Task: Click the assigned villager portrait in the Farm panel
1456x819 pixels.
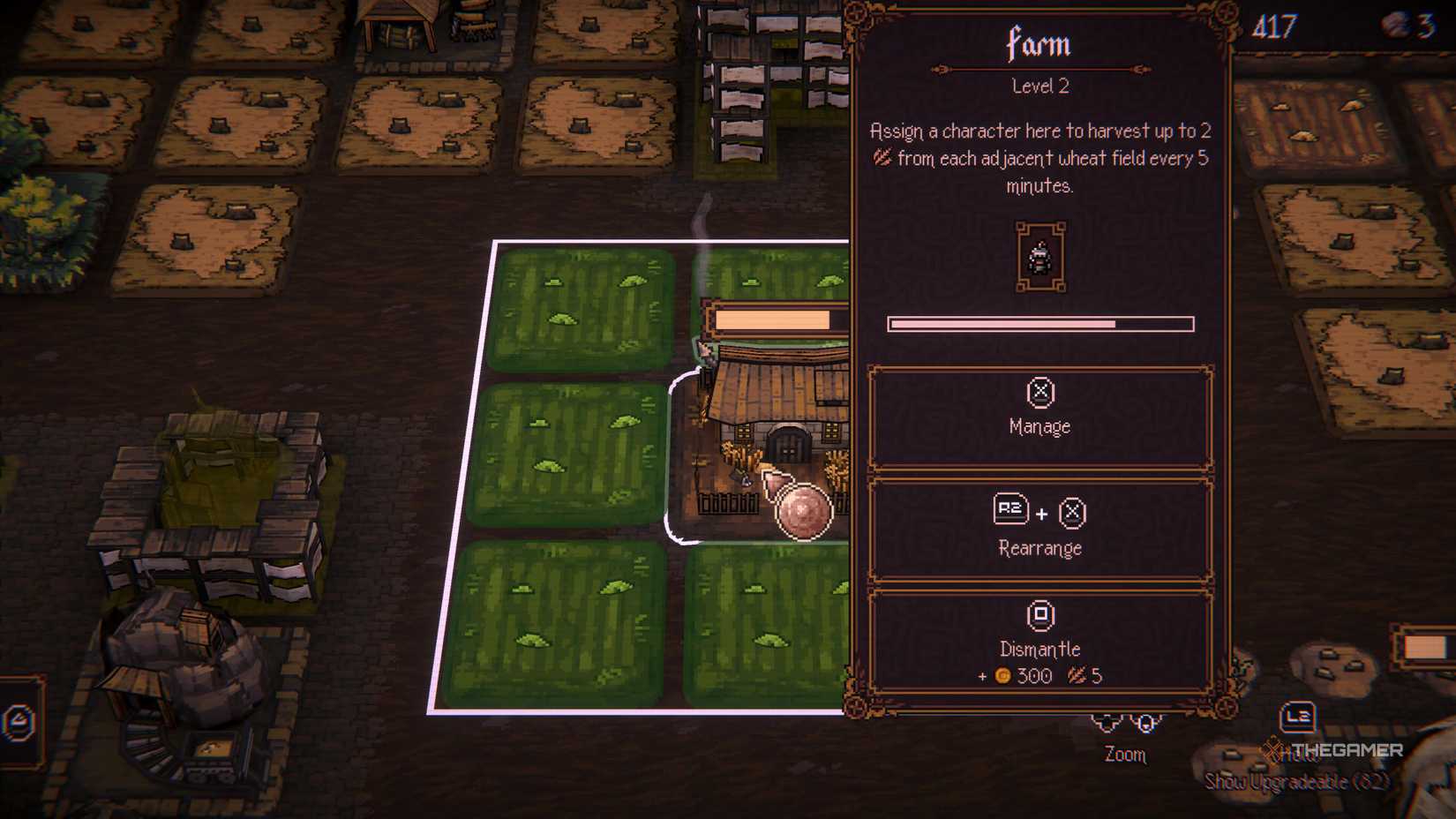Action: click(x=1039, y=259)
